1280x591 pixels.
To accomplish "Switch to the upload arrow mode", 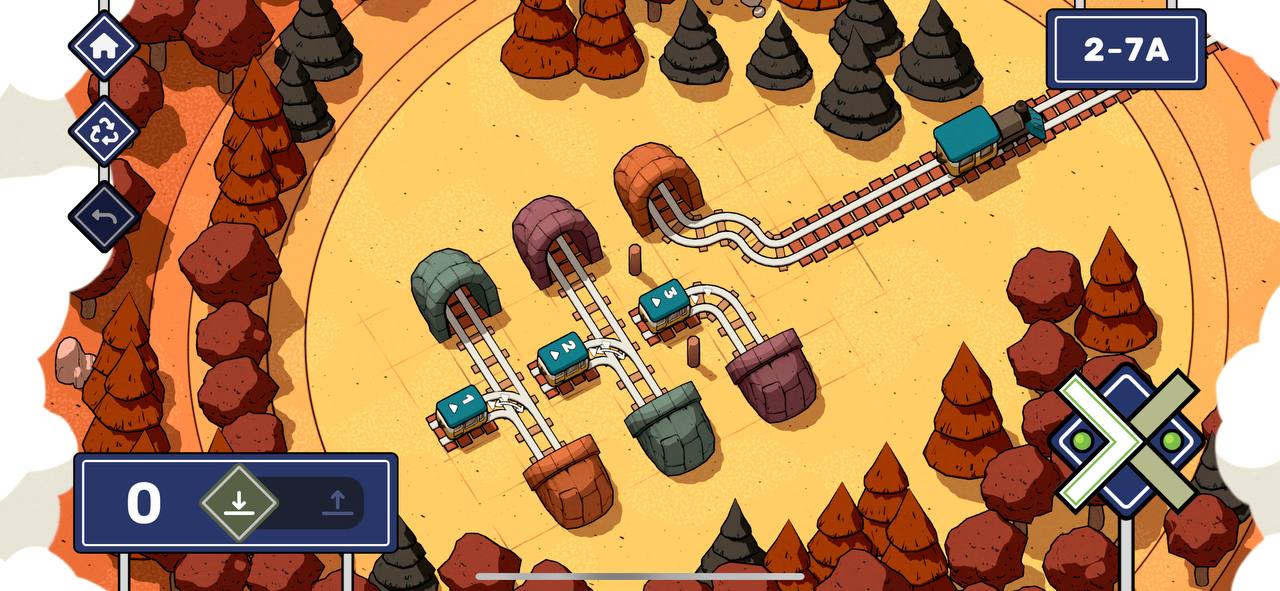I will (337, 502).
